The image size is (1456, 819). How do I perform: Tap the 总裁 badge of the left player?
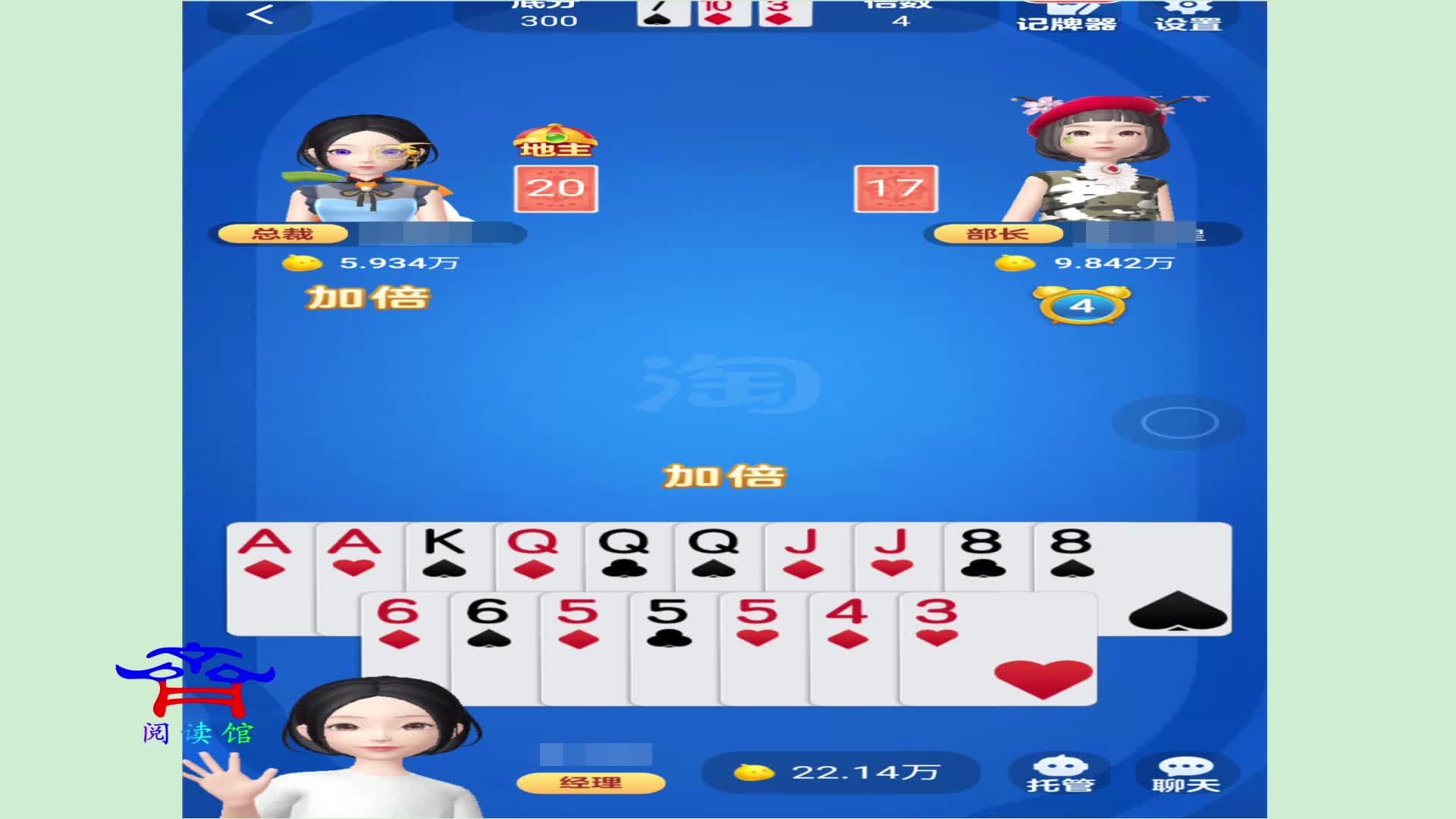pos(282,234)
